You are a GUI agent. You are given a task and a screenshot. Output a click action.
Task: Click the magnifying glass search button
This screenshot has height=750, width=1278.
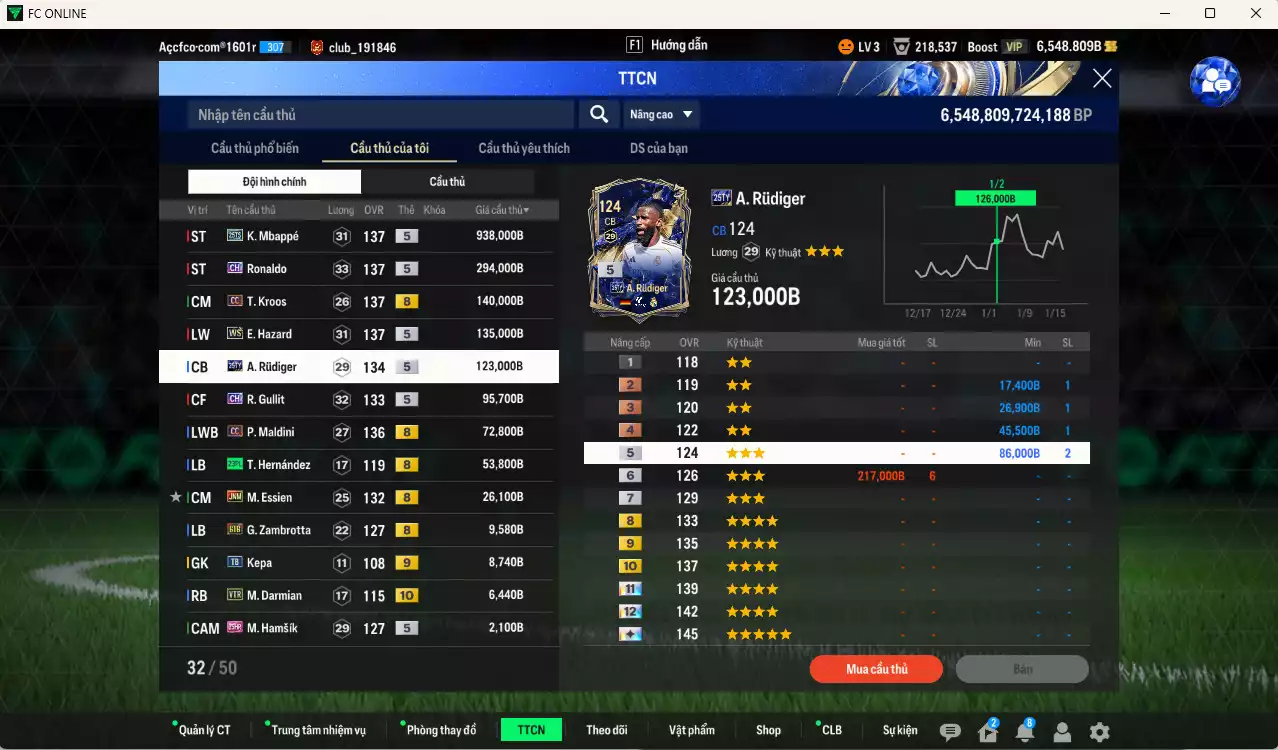click(599, 115)
